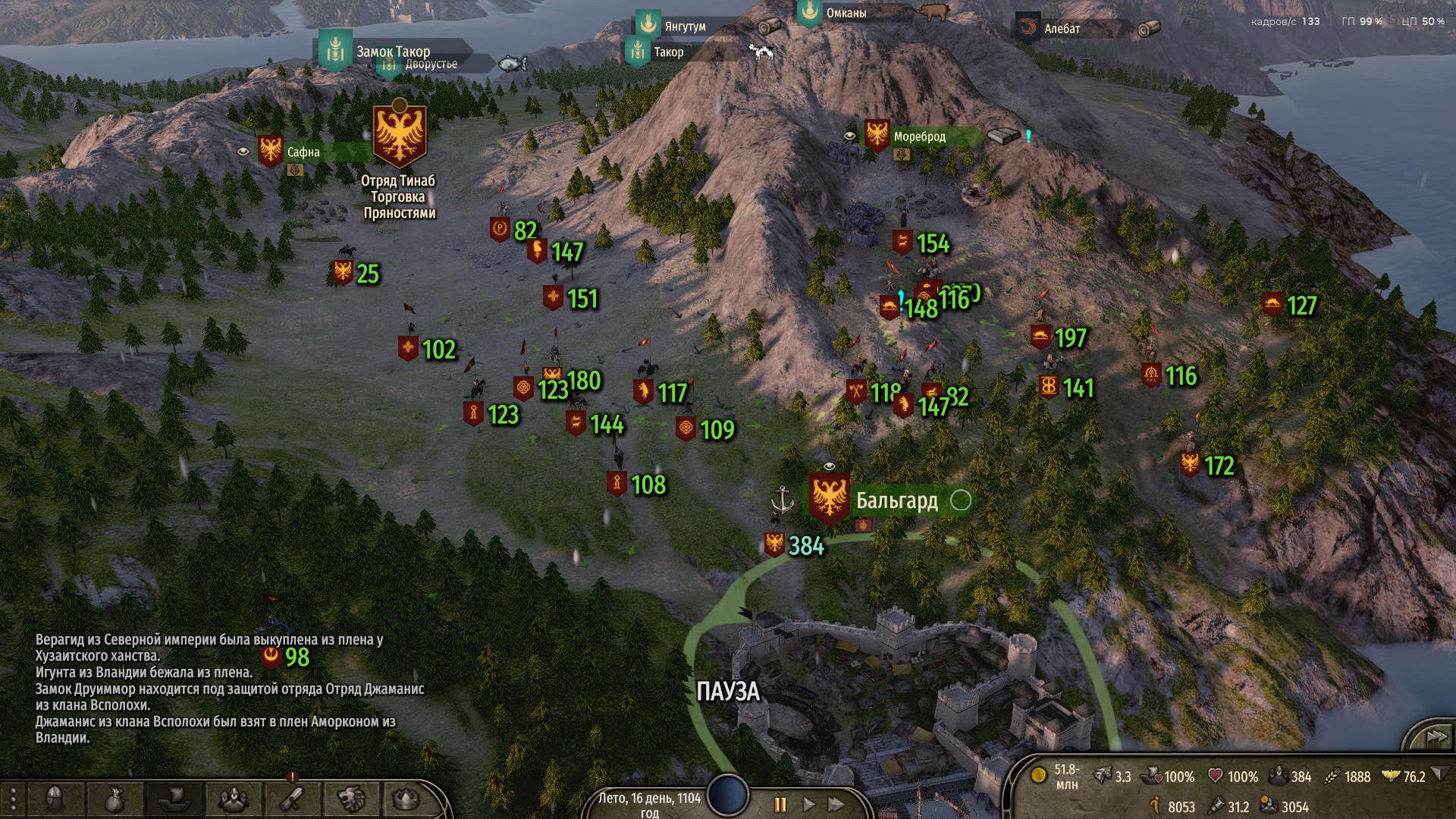The height and width of the screenshot is (819, 1456).
Task: Select the Сафна village nameplate
Action: click(303, 152)
